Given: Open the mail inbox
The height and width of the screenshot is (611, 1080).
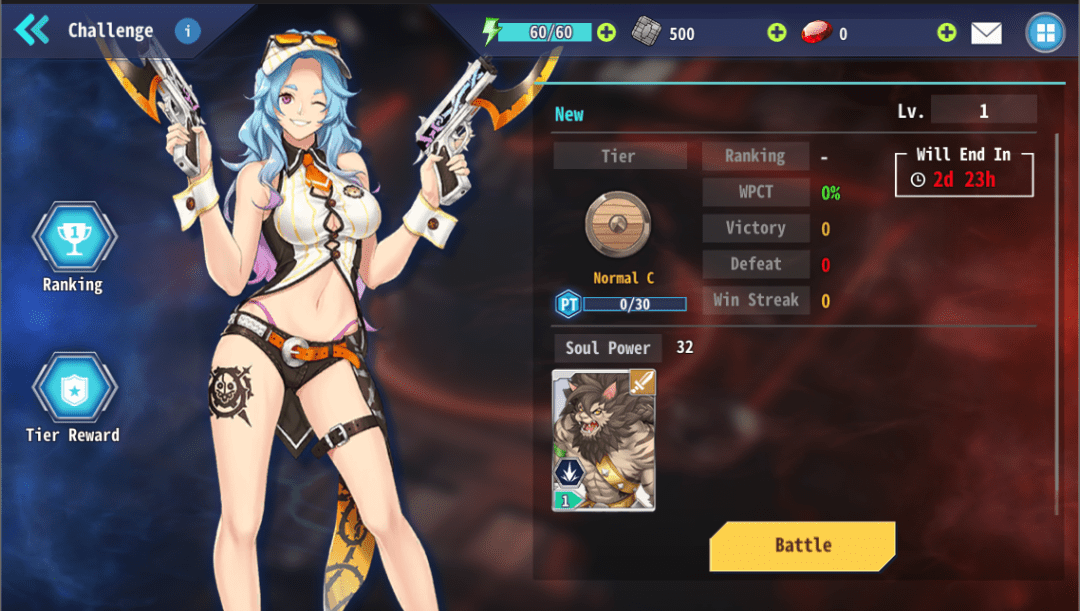Looking at the screenshot, I should [x=986, y=33].
